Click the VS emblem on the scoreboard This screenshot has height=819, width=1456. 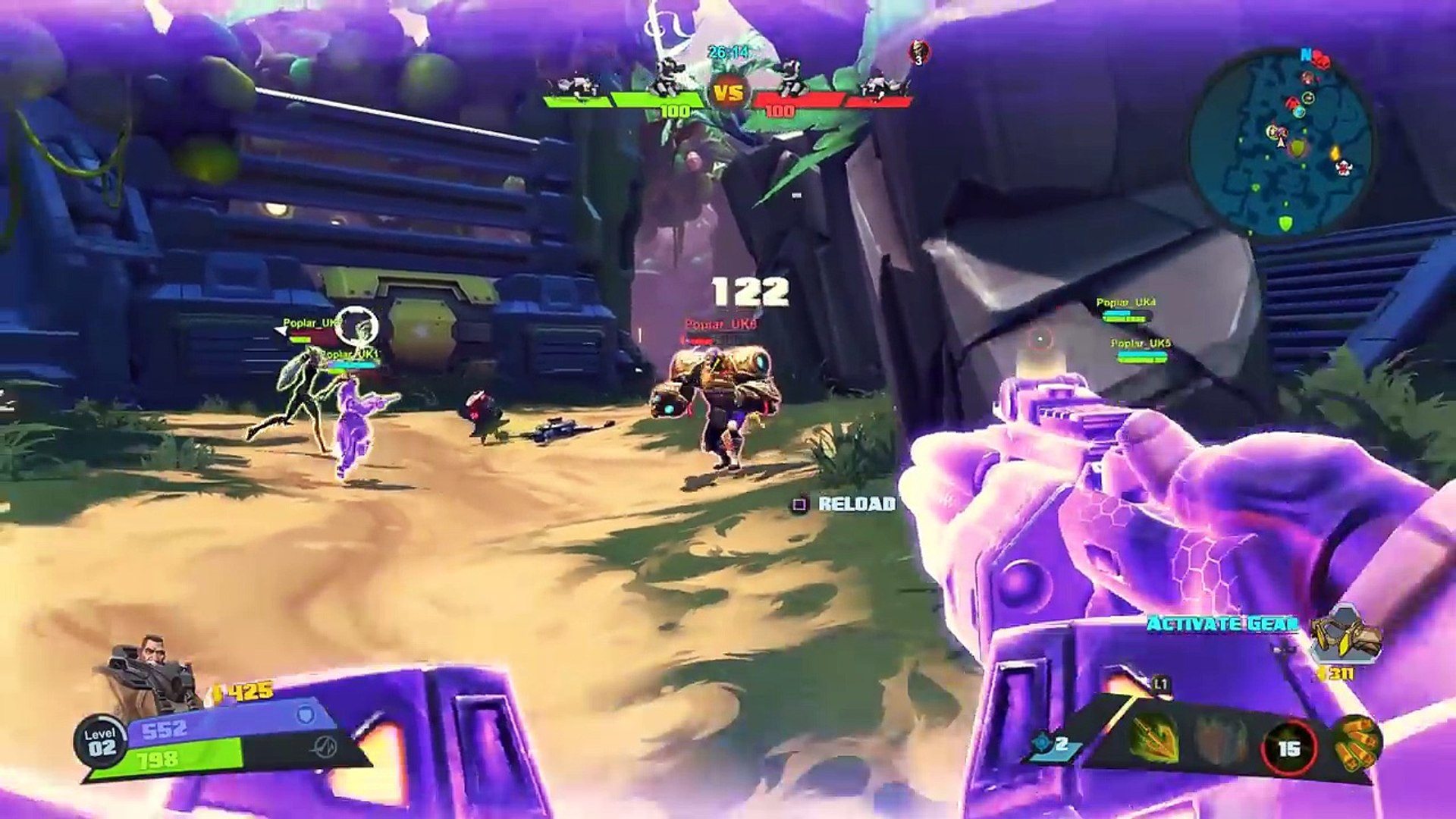click(728, 94)
